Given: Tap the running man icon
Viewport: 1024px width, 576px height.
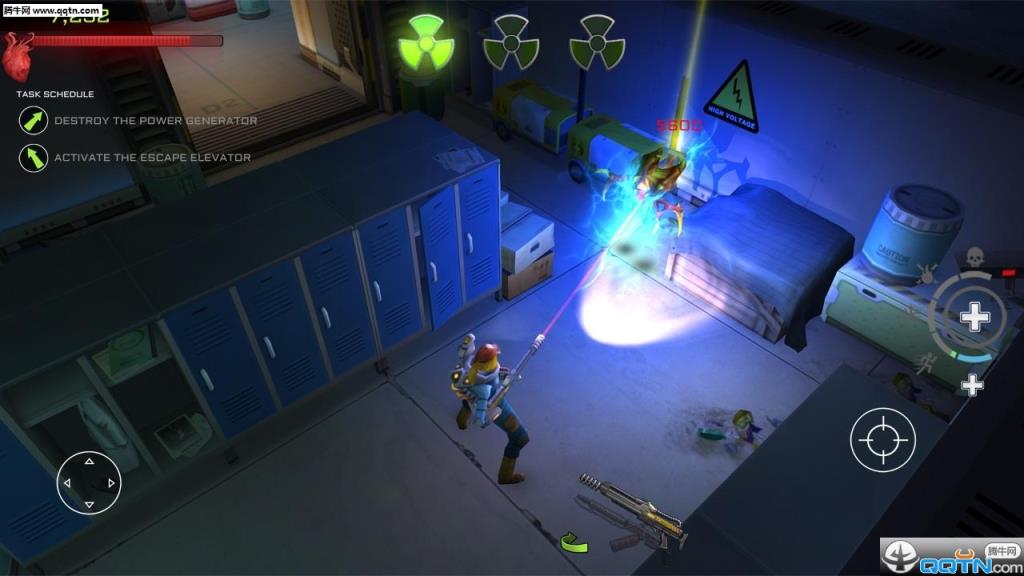Looking at the screenshot, I should tap(931, 361).
